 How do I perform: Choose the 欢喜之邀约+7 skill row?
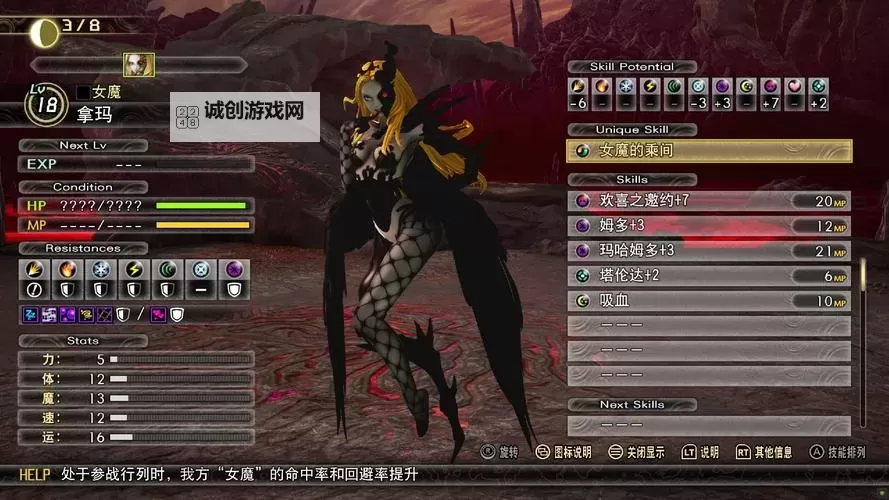[709, 201]
